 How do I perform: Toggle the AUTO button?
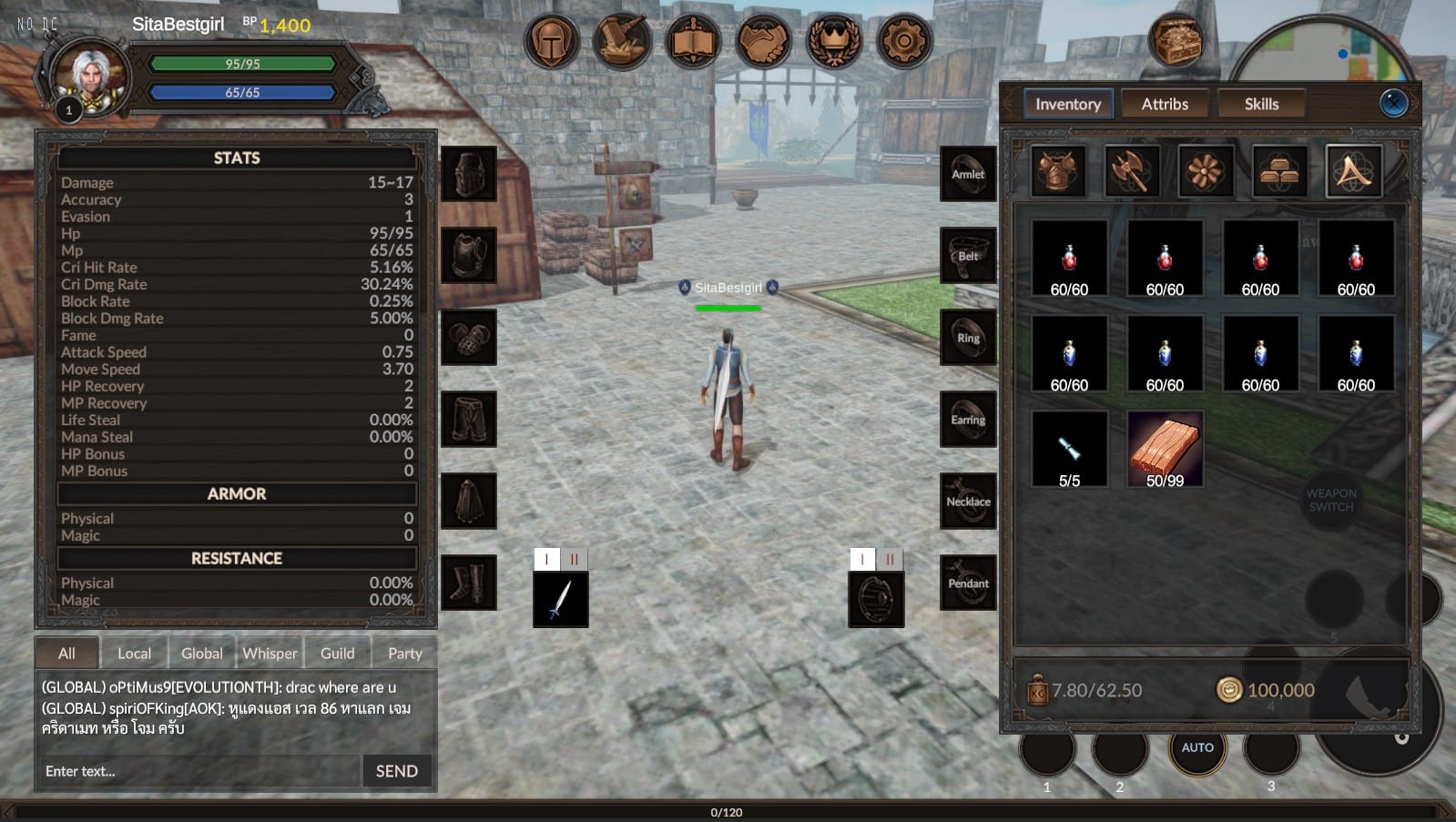(x=1197, y=747)
